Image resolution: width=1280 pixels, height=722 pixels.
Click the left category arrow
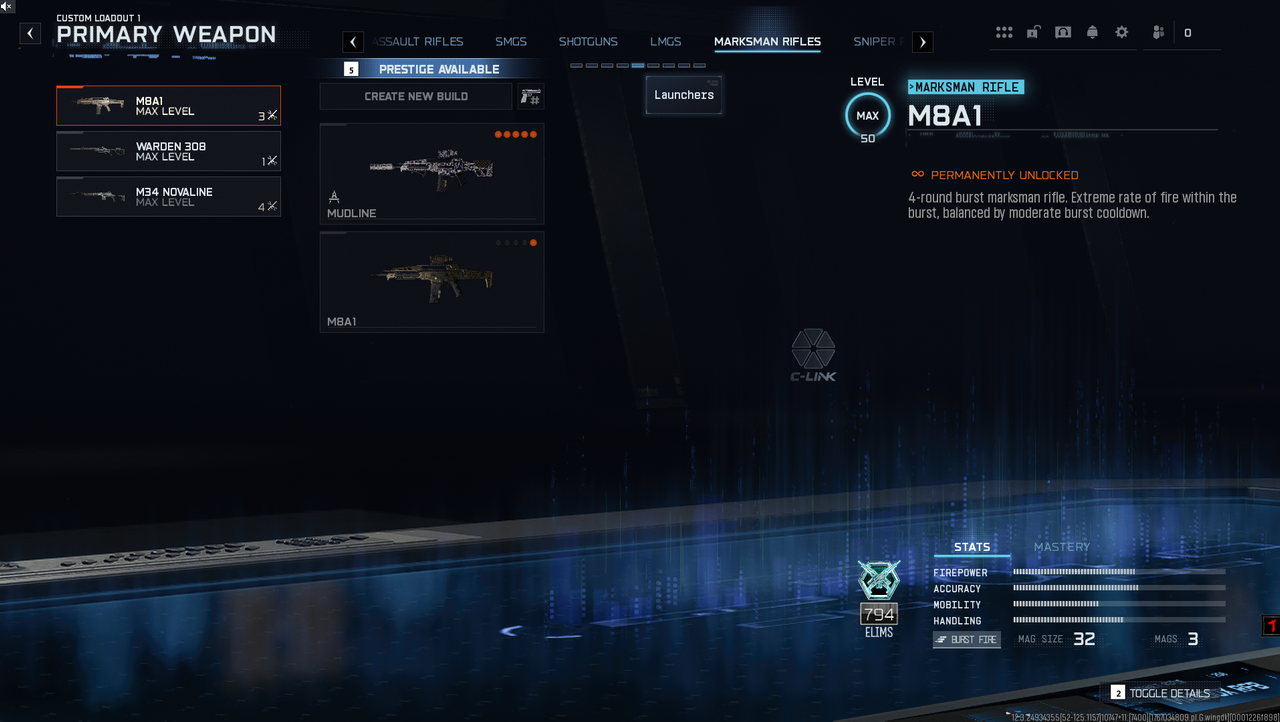tap(353, 42)
